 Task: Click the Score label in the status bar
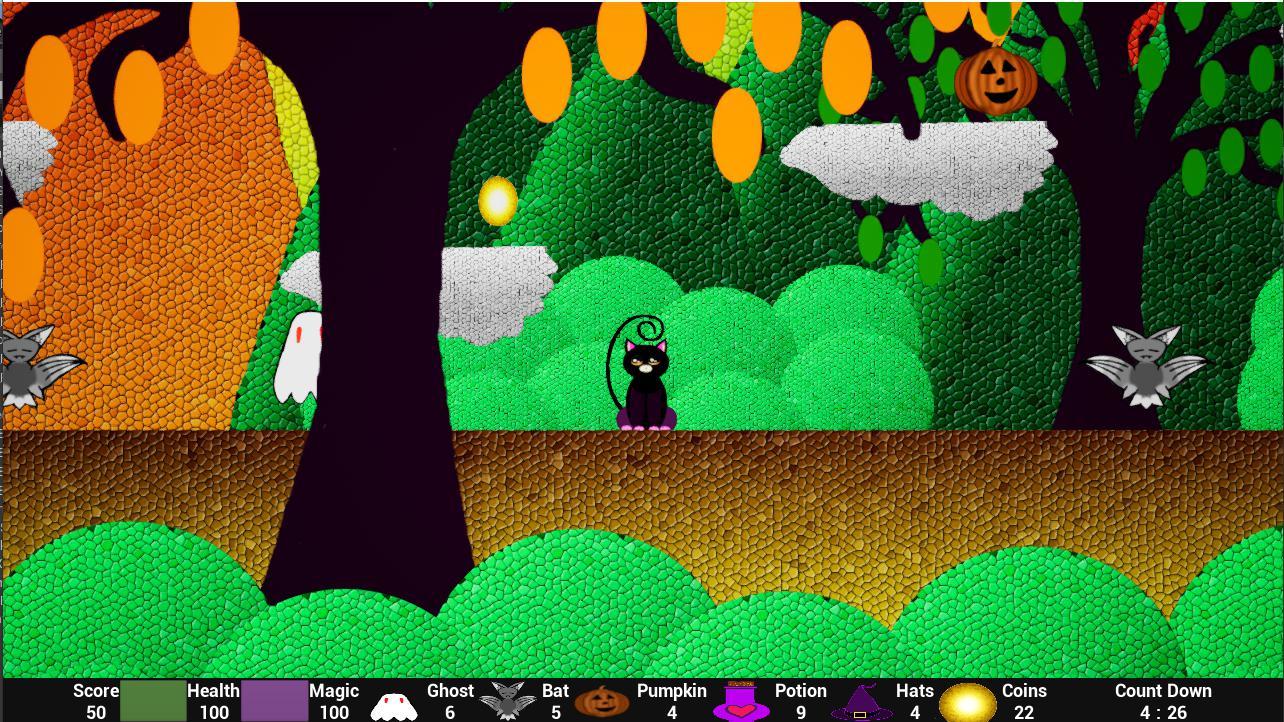pyautogui.click(x=95, y=690)
